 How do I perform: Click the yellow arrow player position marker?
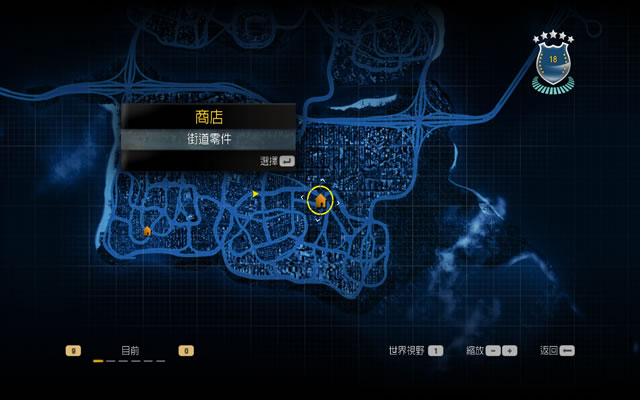click(256, 193)
